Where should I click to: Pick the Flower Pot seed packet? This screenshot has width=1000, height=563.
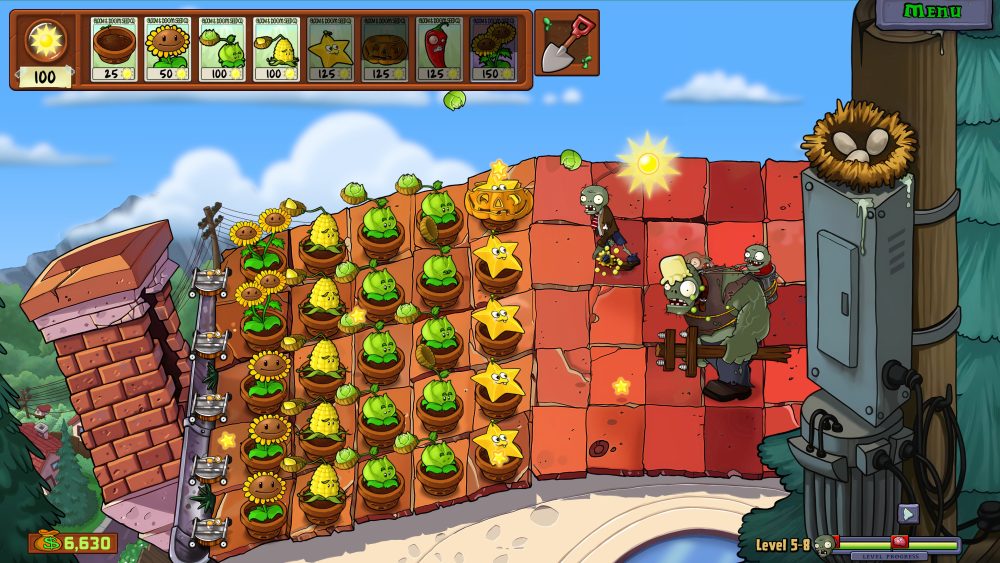pos(114,48)
